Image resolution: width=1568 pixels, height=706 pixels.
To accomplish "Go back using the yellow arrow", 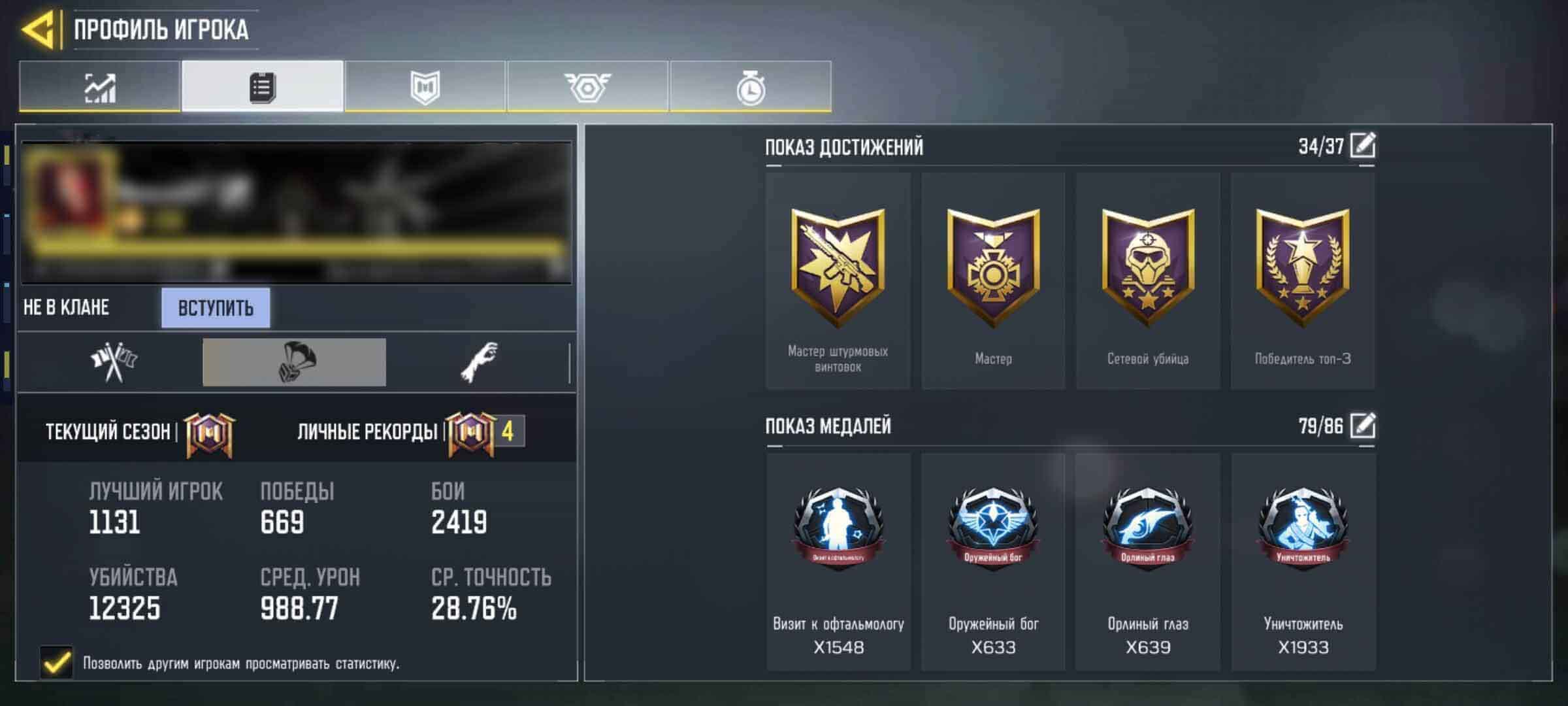I will pyautogui.click(x=38, y=30).
